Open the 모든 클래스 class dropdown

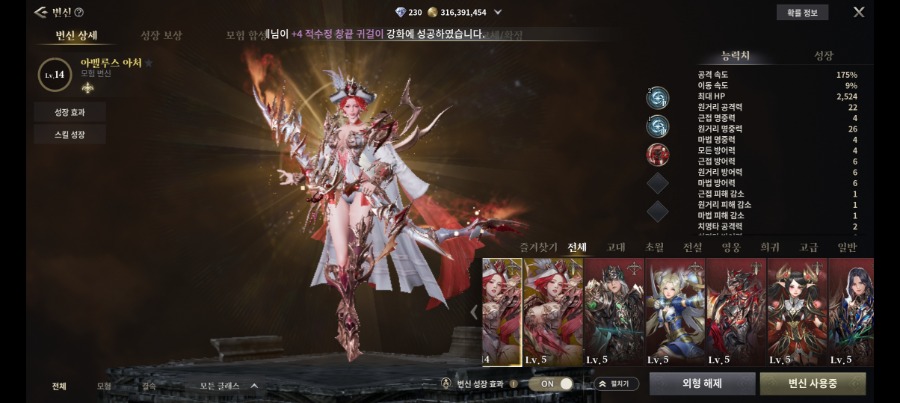click(x=229, y=385)
